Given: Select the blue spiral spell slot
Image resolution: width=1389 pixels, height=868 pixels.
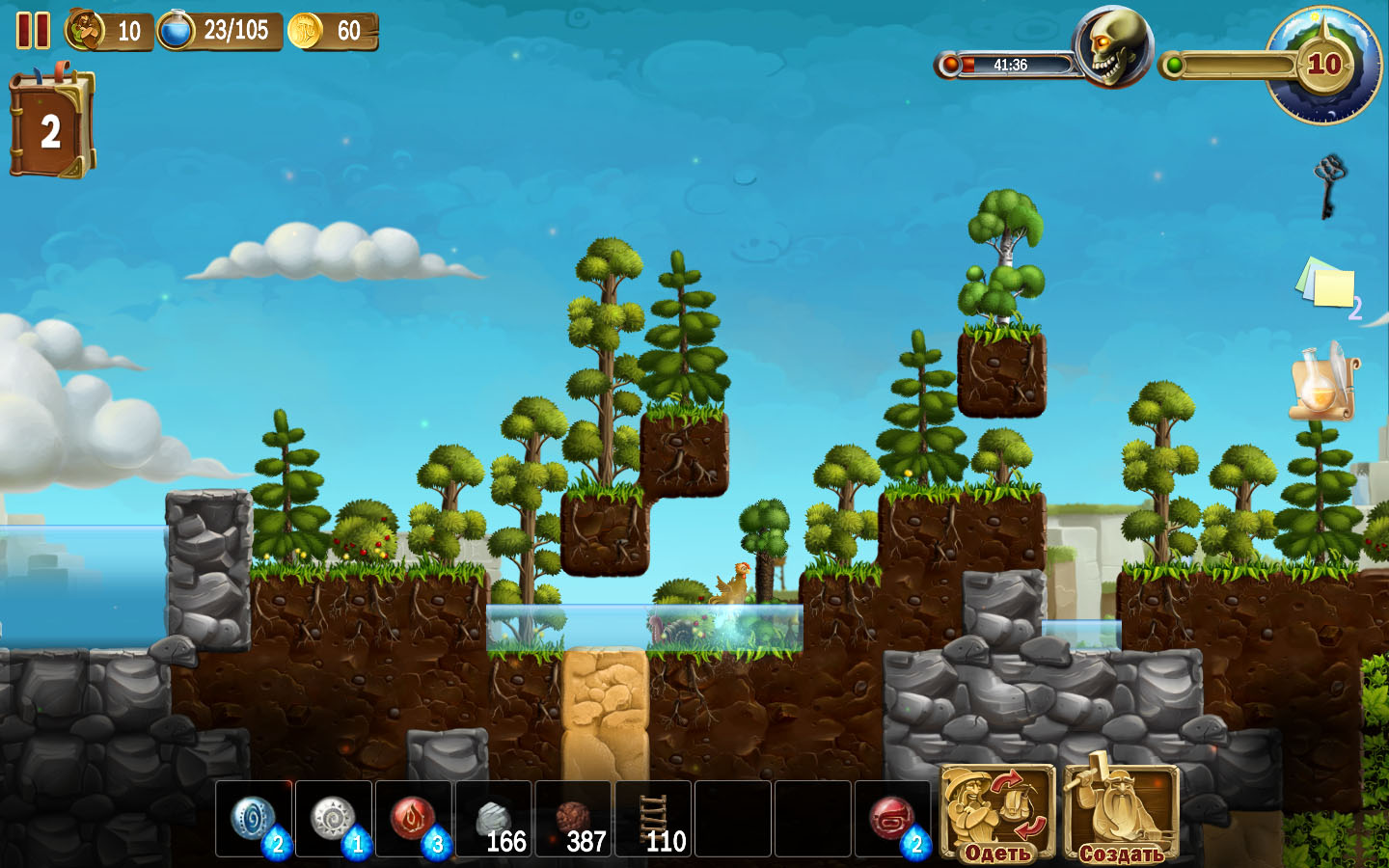Looking at the screenshot, I should click(x=255, y=819).
